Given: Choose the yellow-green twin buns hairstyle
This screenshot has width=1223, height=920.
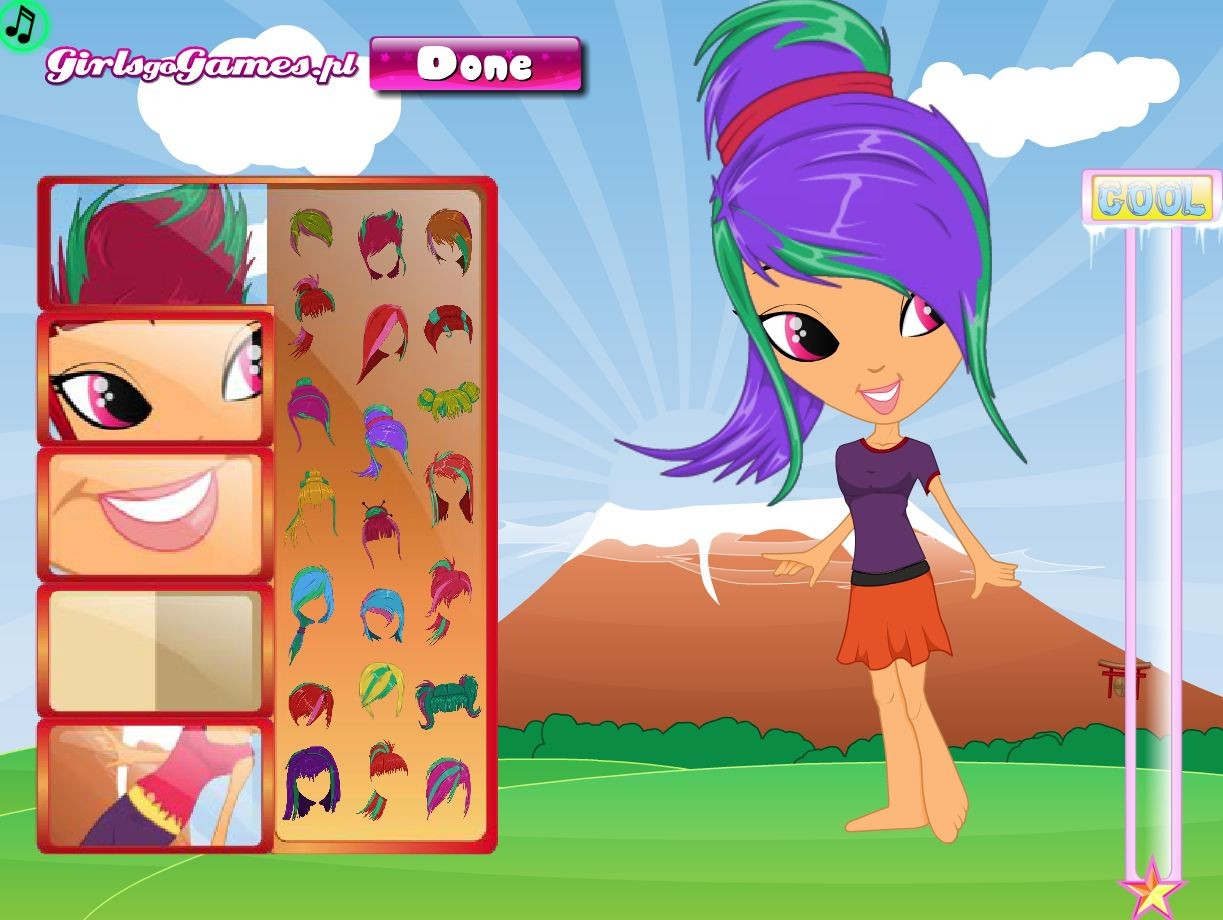Looking at the screenshot, I should click(x=447, y=400).
